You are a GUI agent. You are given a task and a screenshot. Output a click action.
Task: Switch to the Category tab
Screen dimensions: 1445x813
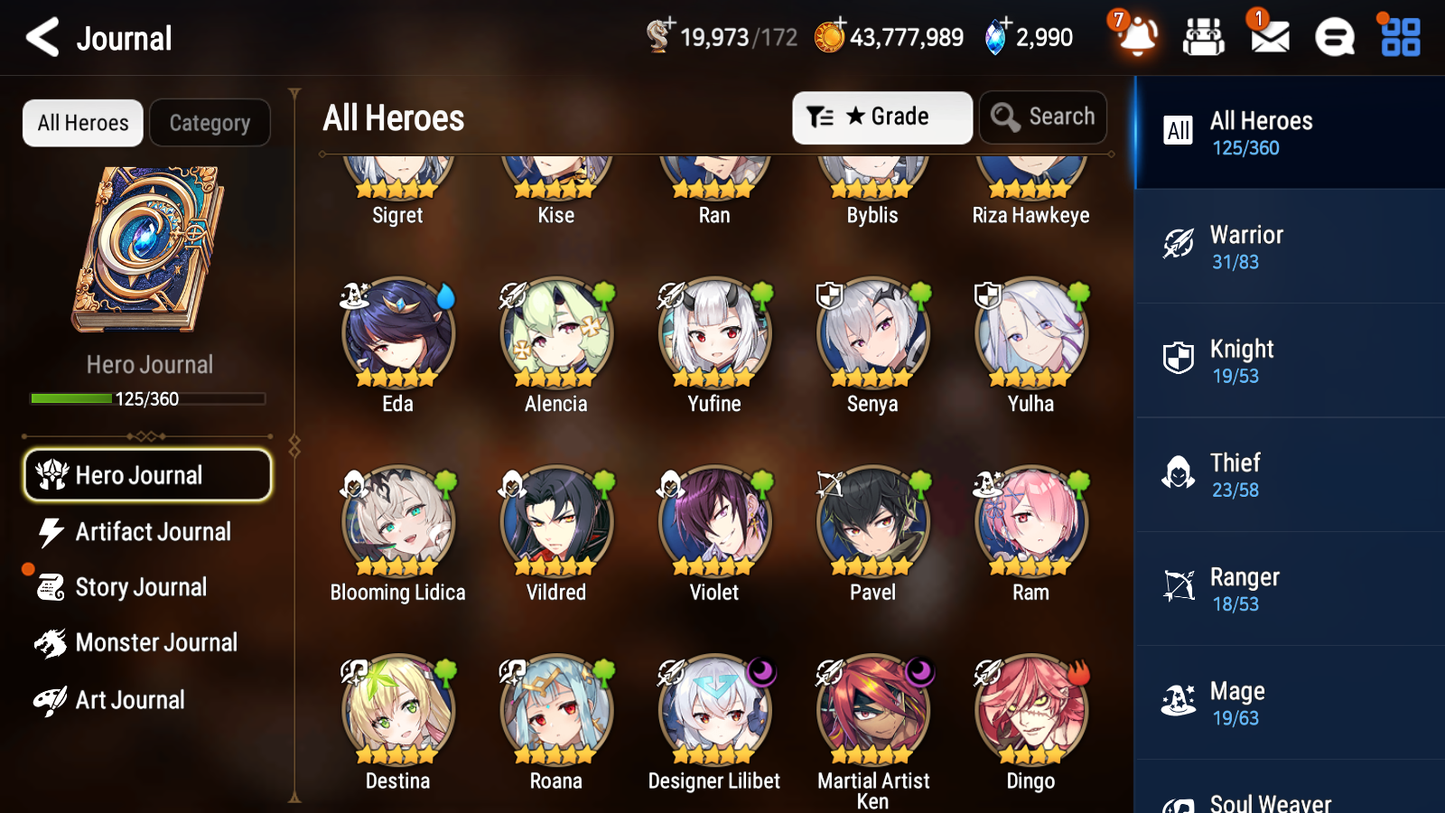coord(210,123)
